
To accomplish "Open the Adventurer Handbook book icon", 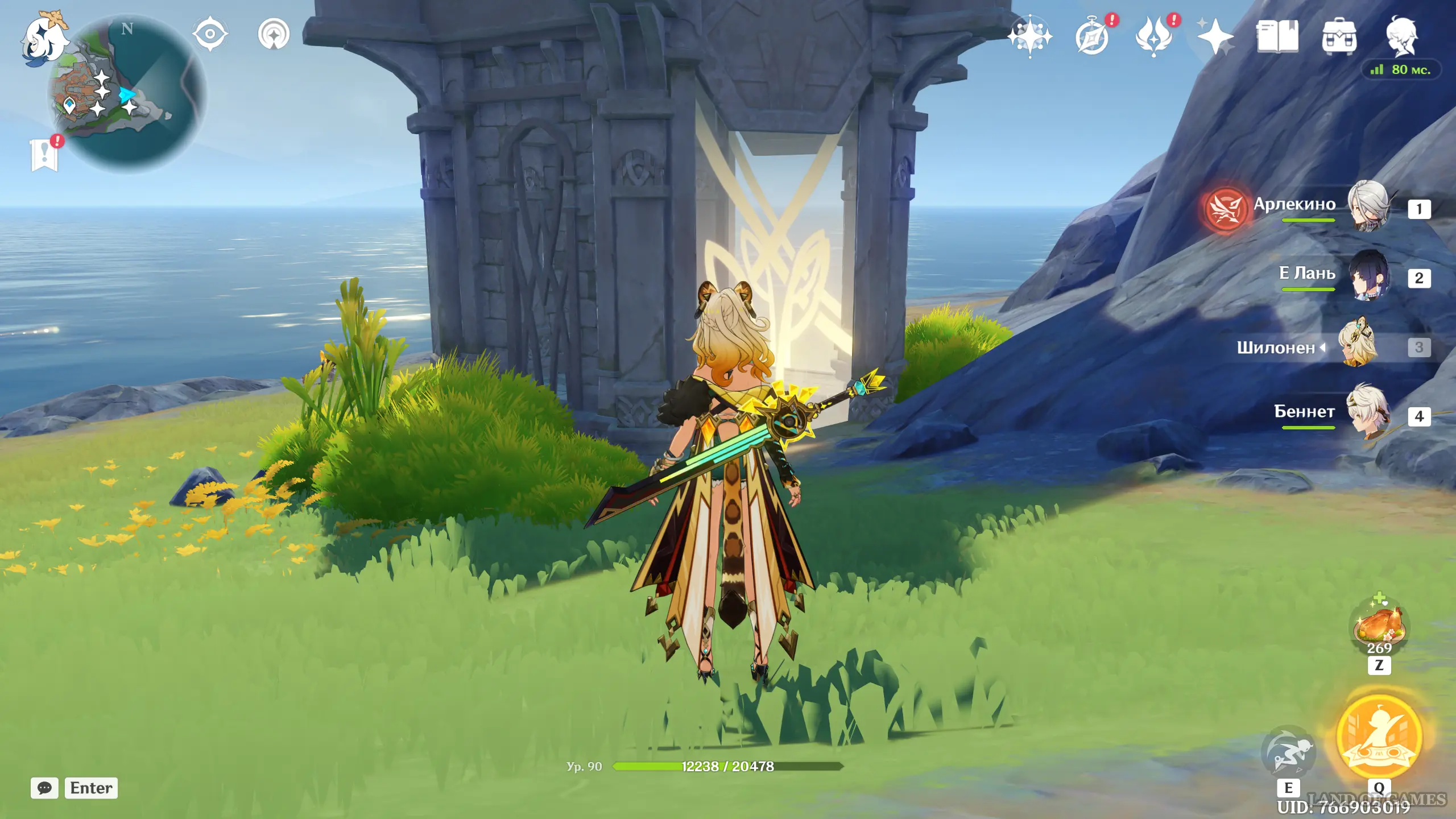I will tap(1277, 37).
